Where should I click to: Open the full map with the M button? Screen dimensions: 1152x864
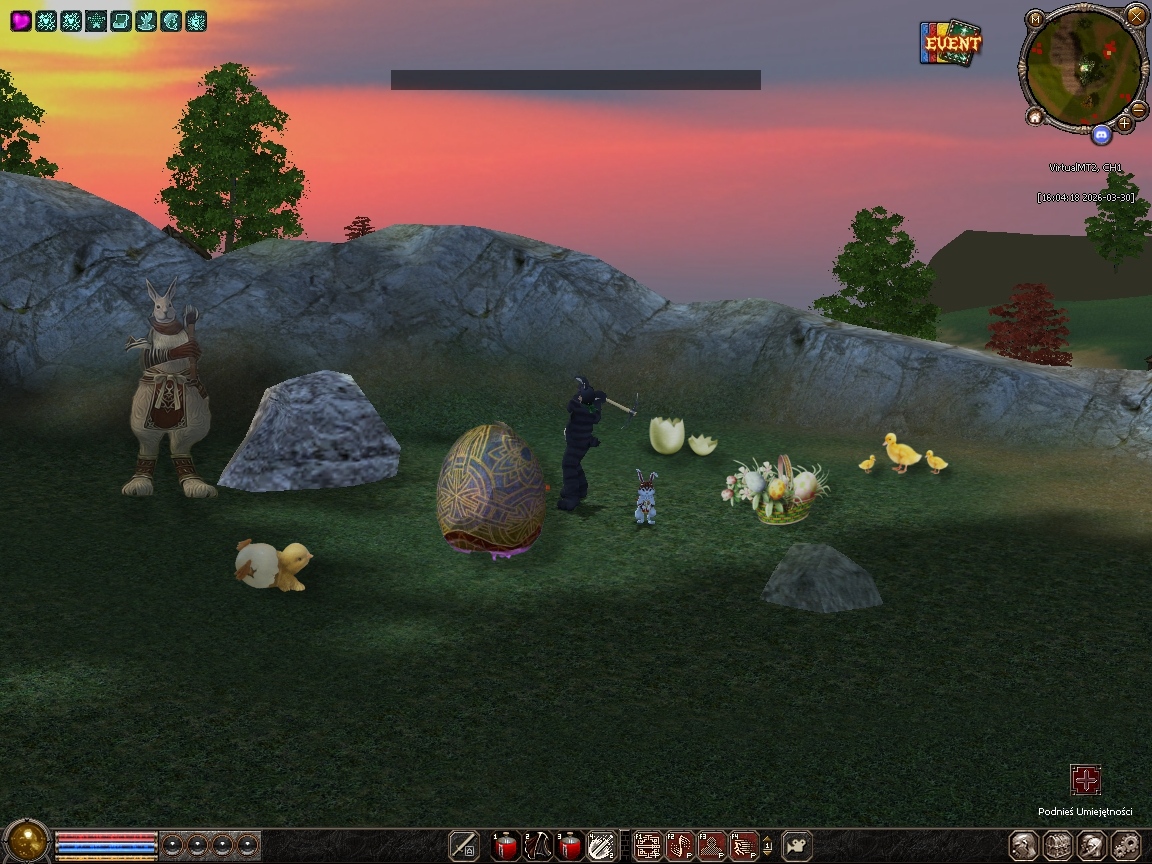click(1035, 19)
